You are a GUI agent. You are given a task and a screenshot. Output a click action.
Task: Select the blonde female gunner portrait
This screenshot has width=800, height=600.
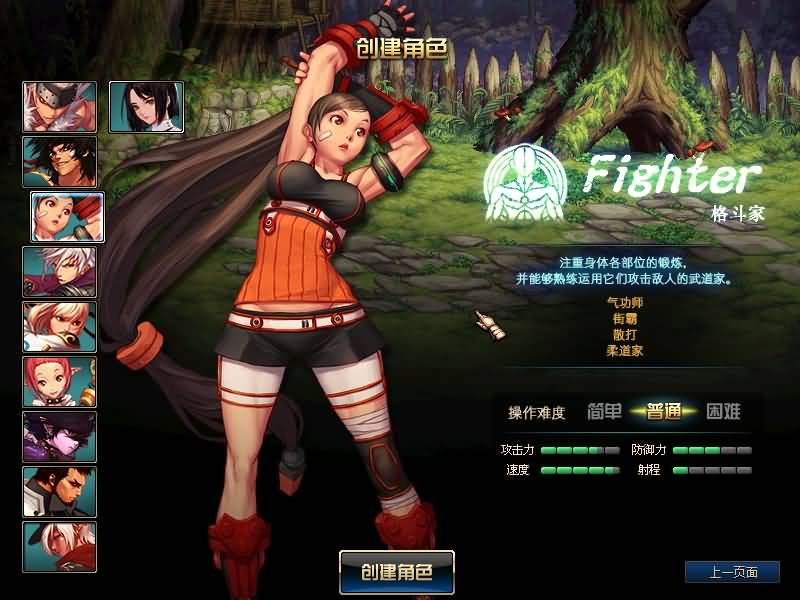tap(60, 327)
